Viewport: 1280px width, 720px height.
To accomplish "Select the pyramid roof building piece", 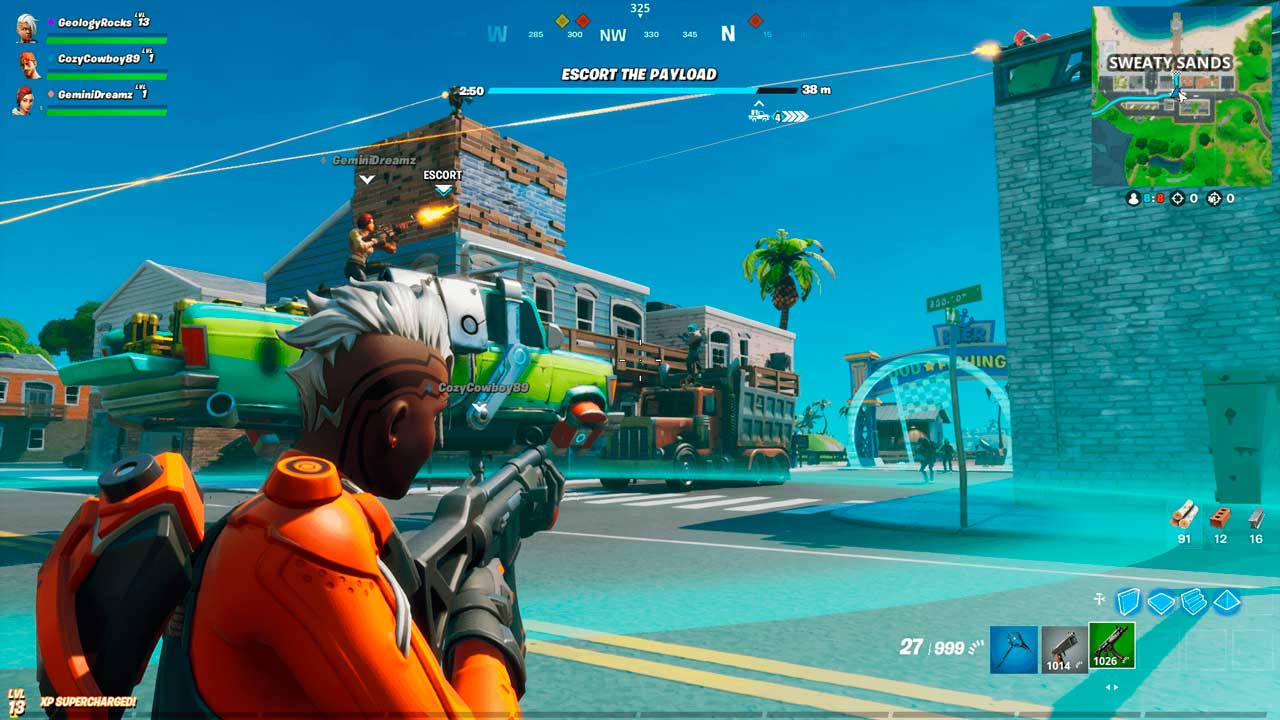I will (x=1226, y=600).
